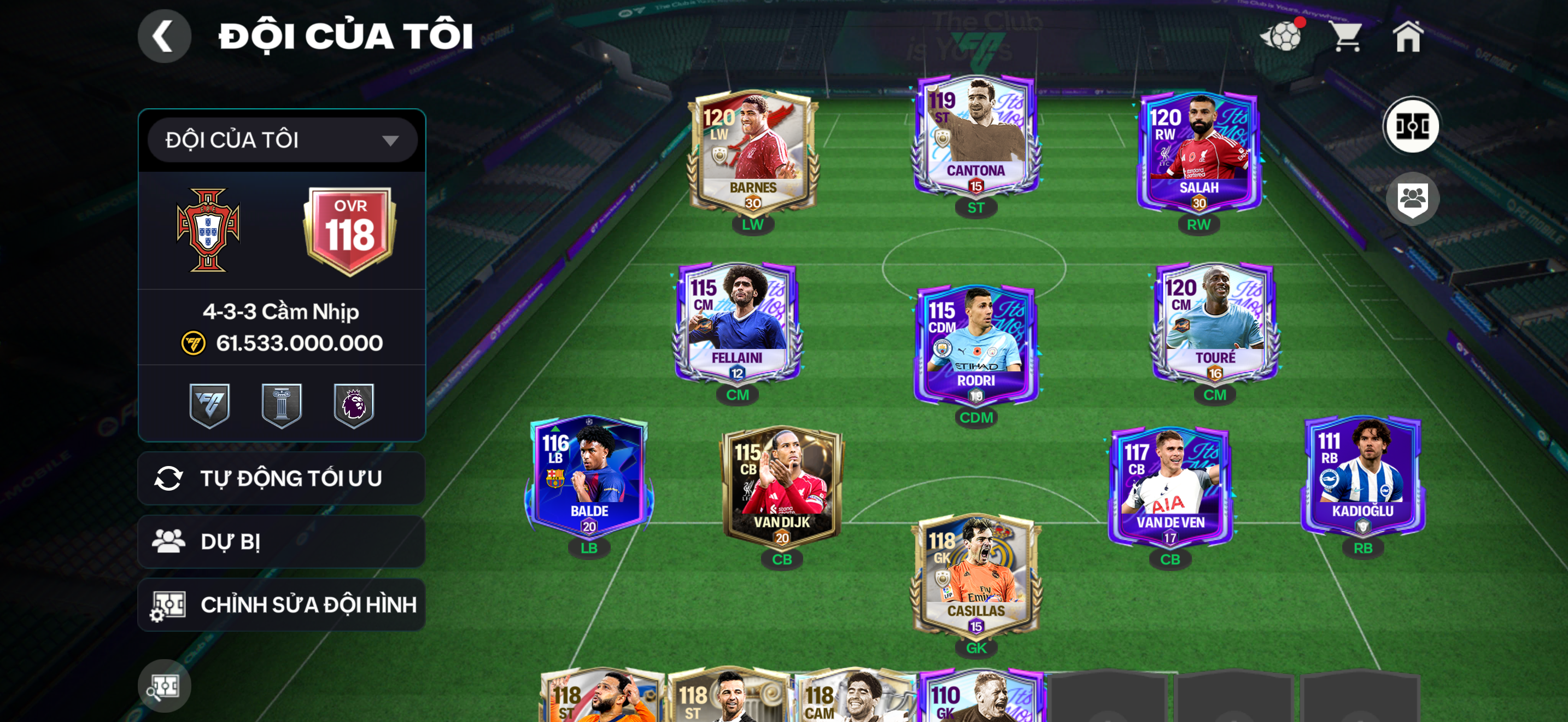
Task: Select the Premier League emblem icon
Action: (355, 405)
